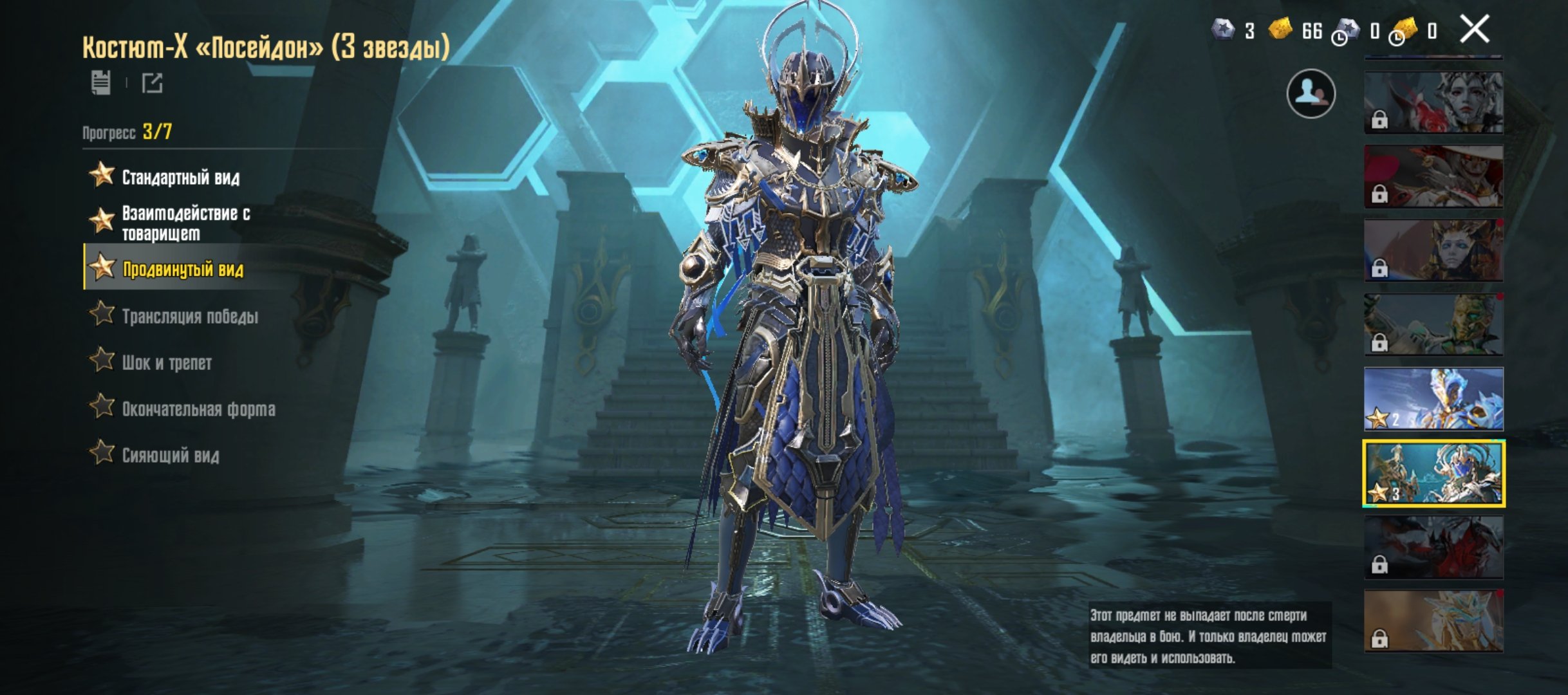The width and height of the screenshot is (1568, 695).
Task: Choose Взаимодействие с товарищем stage
Action: tap(185, 223)
